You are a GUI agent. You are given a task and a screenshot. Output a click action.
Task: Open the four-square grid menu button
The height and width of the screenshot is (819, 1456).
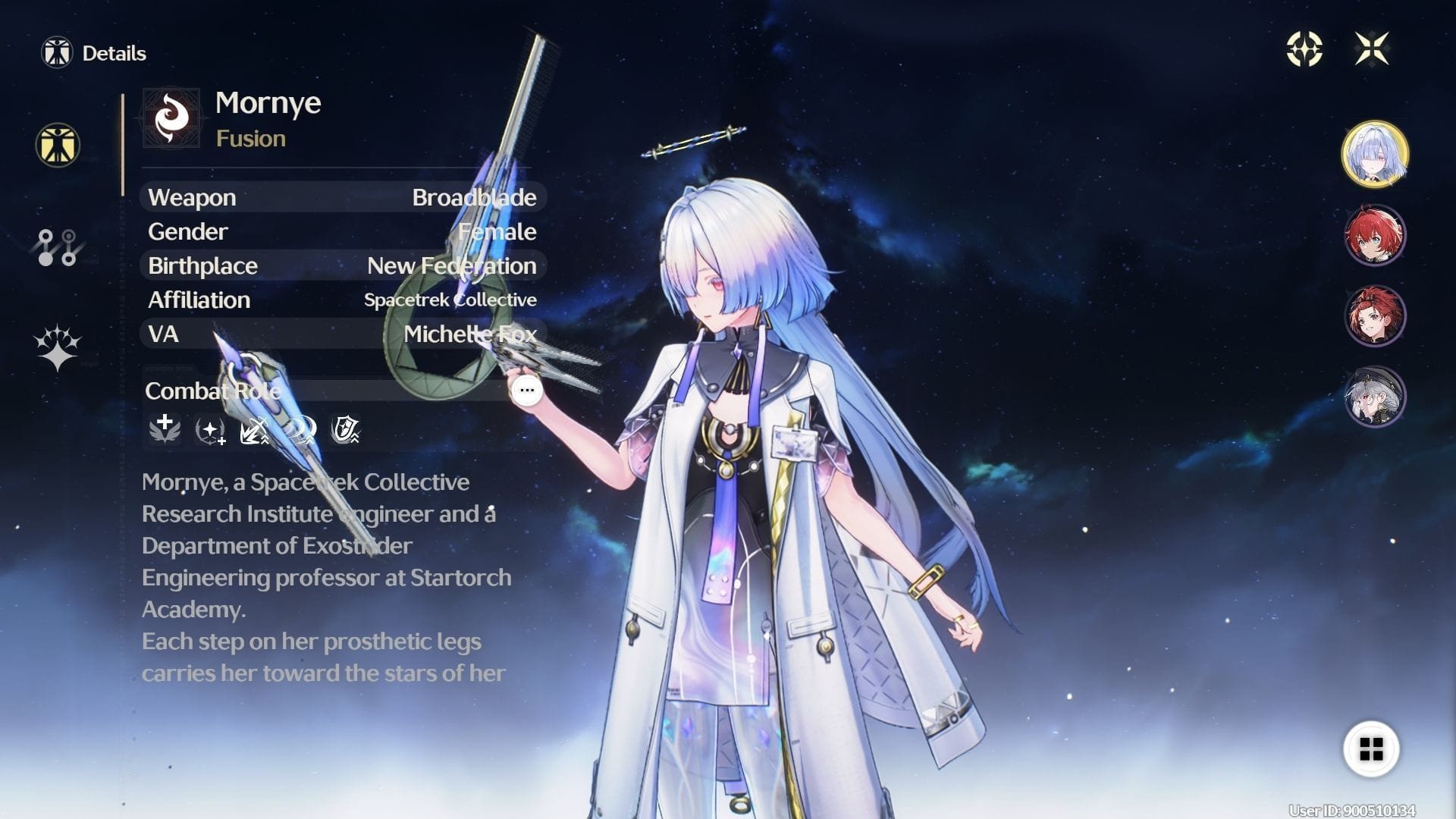1371,749
